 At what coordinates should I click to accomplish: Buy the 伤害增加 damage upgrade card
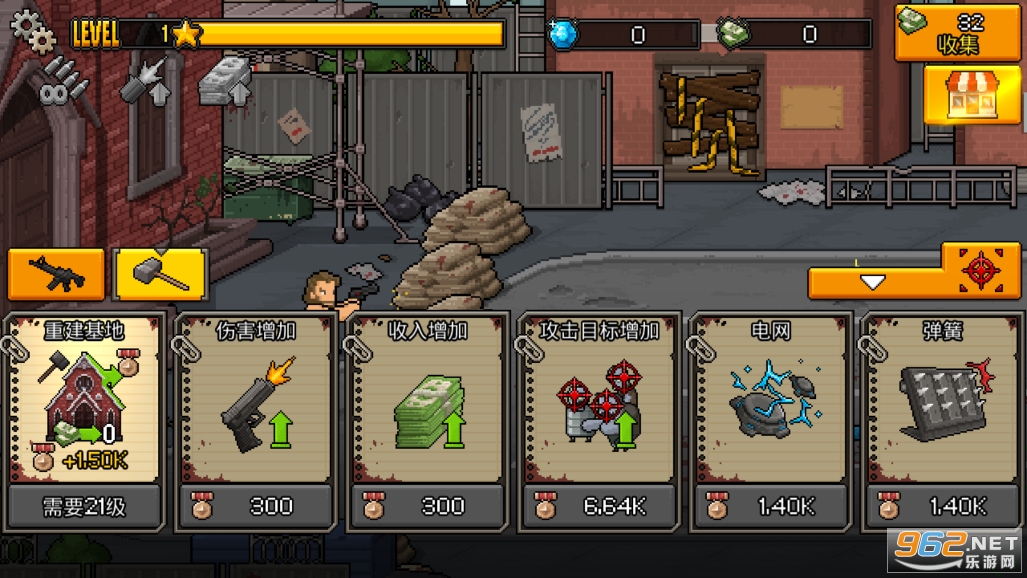tap(256, 420)
